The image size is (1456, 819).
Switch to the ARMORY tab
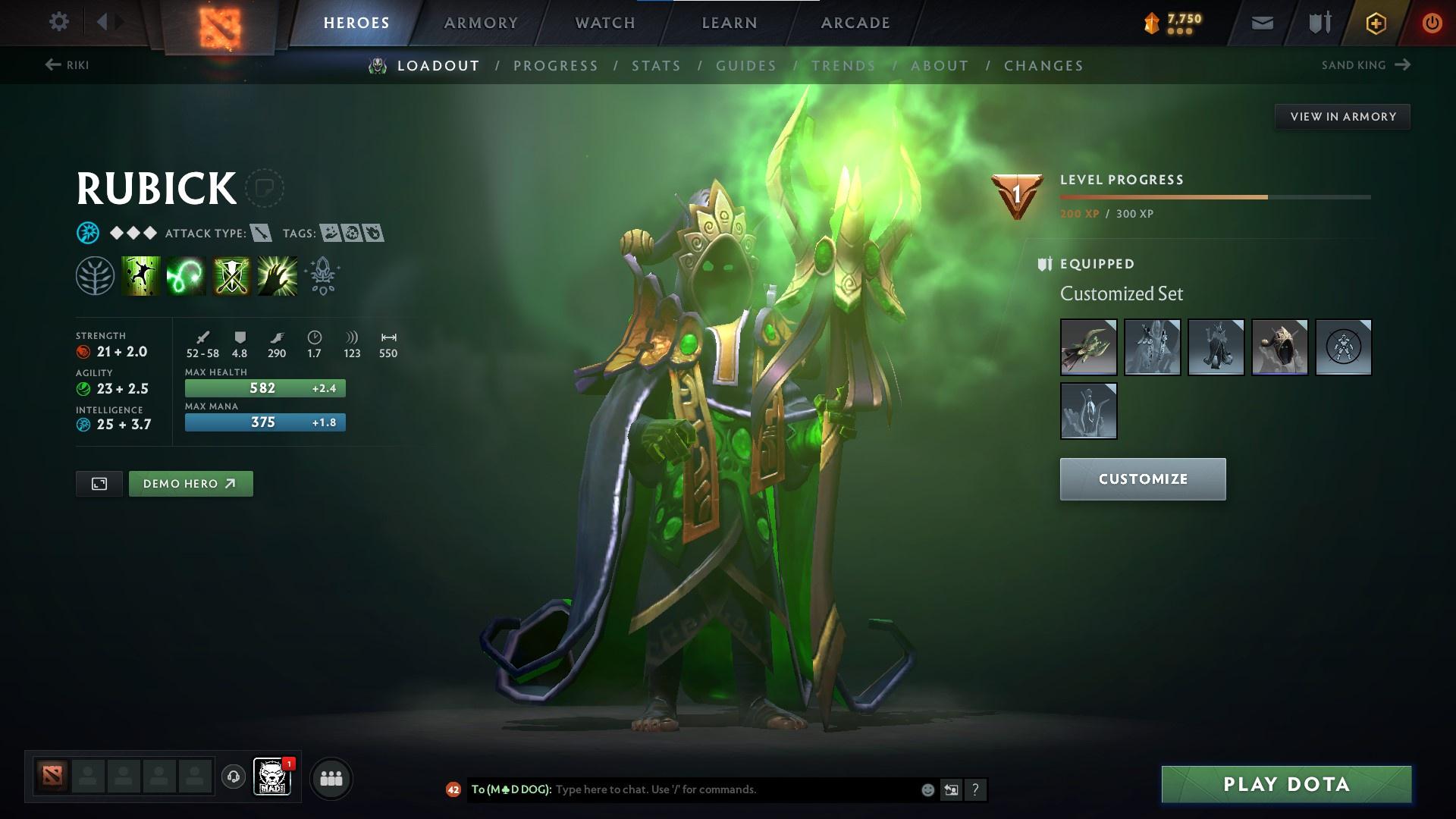coord(482,22)
